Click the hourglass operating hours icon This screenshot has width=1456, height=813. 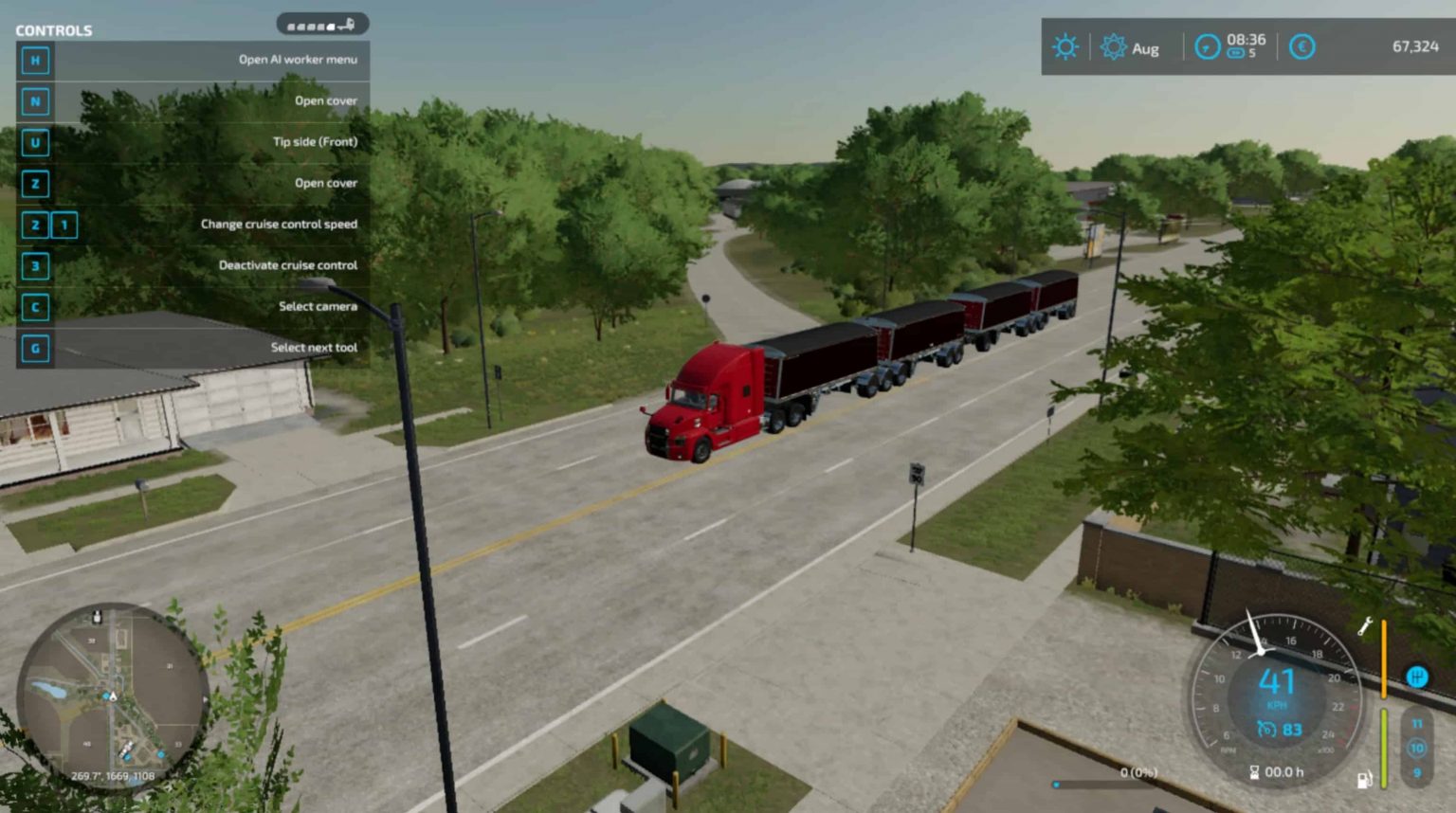[1253, 771]
